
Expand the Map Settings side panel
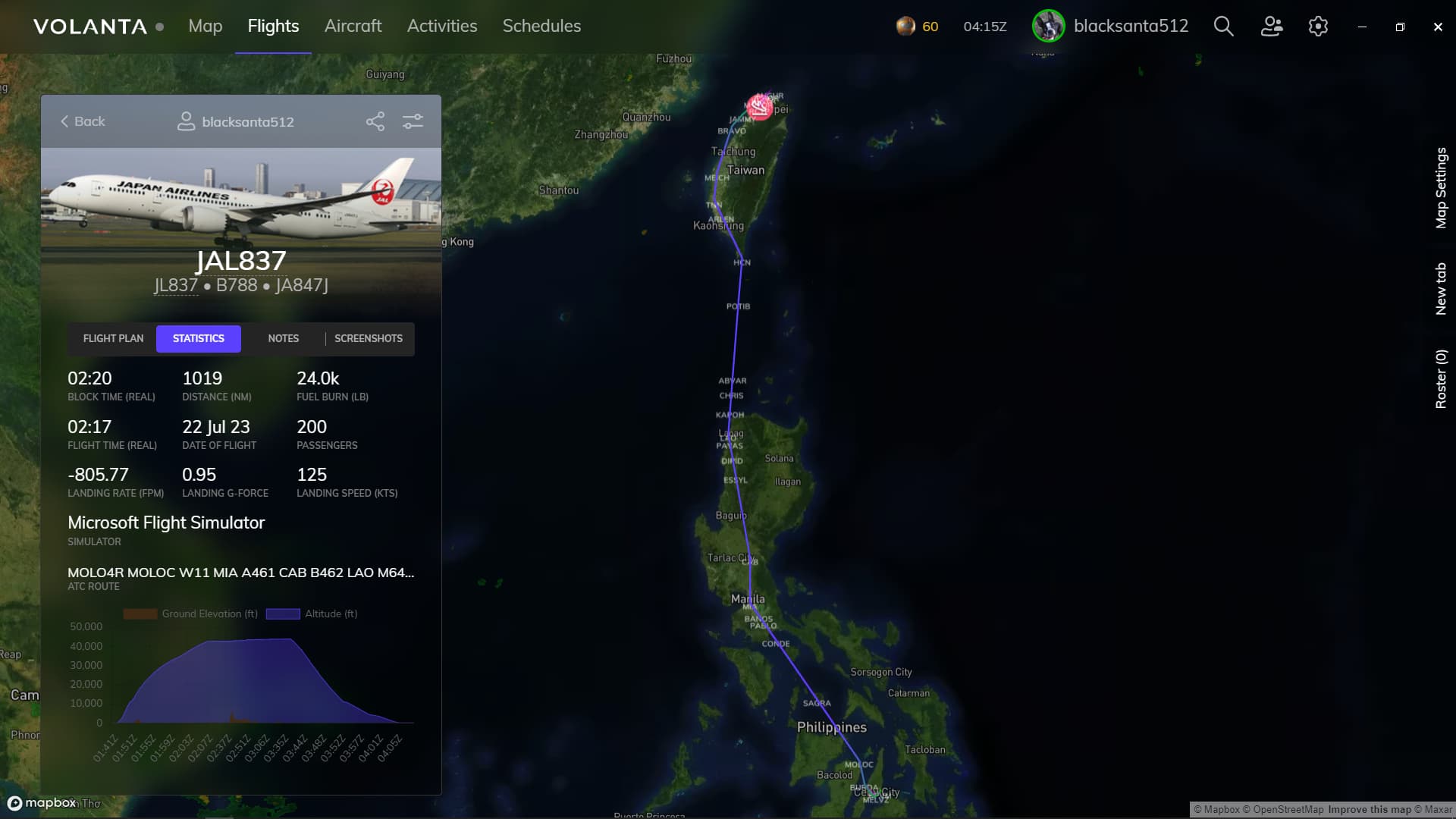point(1442,188)
